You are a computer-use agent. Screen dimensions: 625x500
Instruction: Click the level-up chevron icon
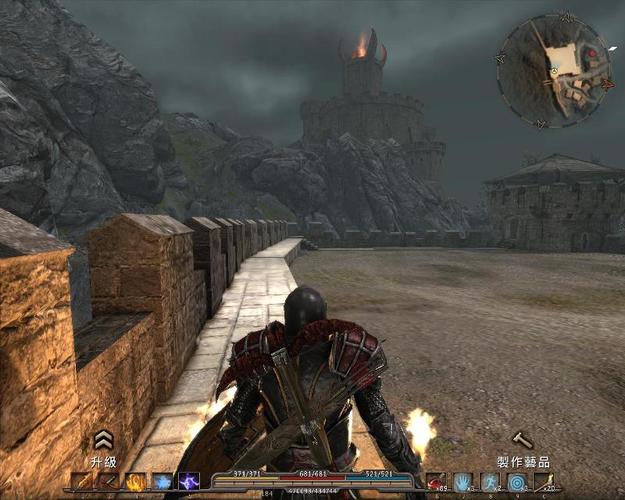102,439
